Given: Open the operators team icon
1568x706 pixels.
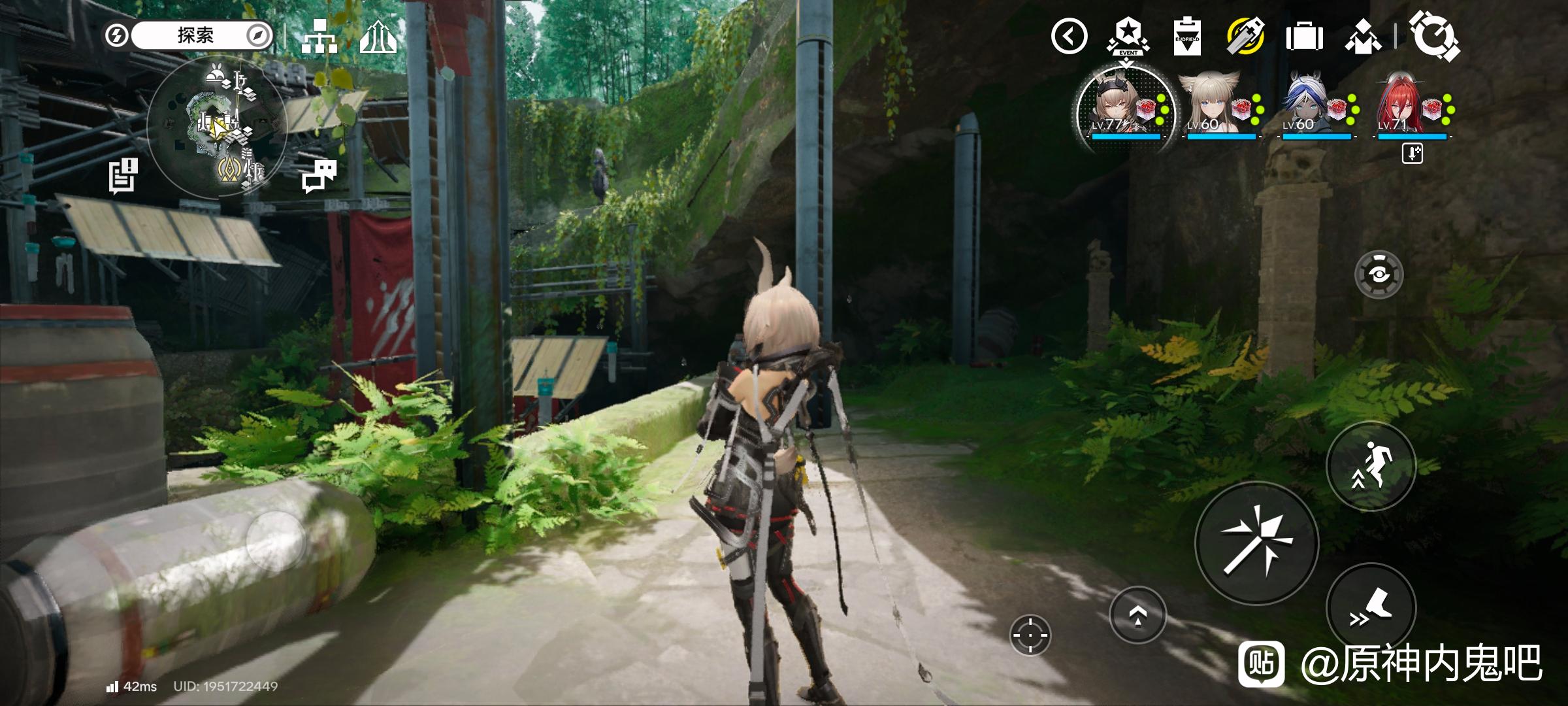Looking at the screenshot, I should pyautogui.click(x=1363, y=37).
